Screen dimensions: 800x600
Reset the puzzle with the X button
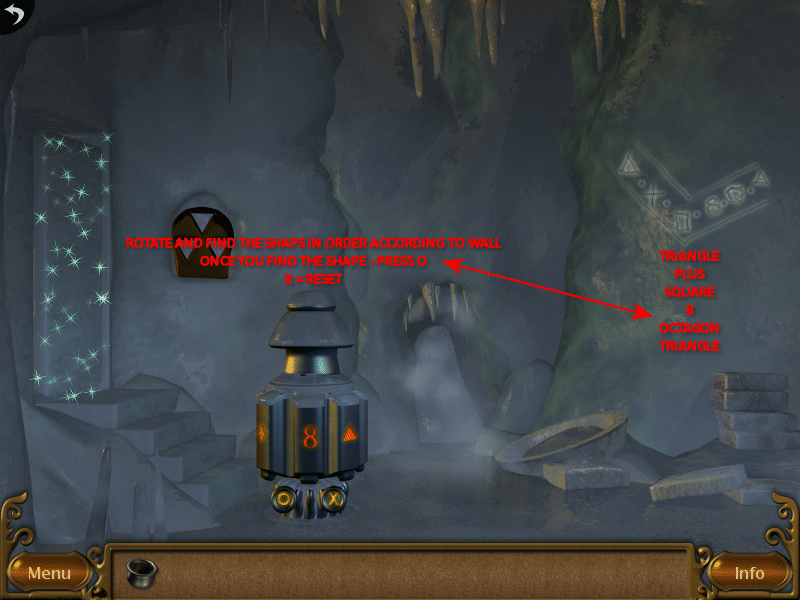[334, 497]
